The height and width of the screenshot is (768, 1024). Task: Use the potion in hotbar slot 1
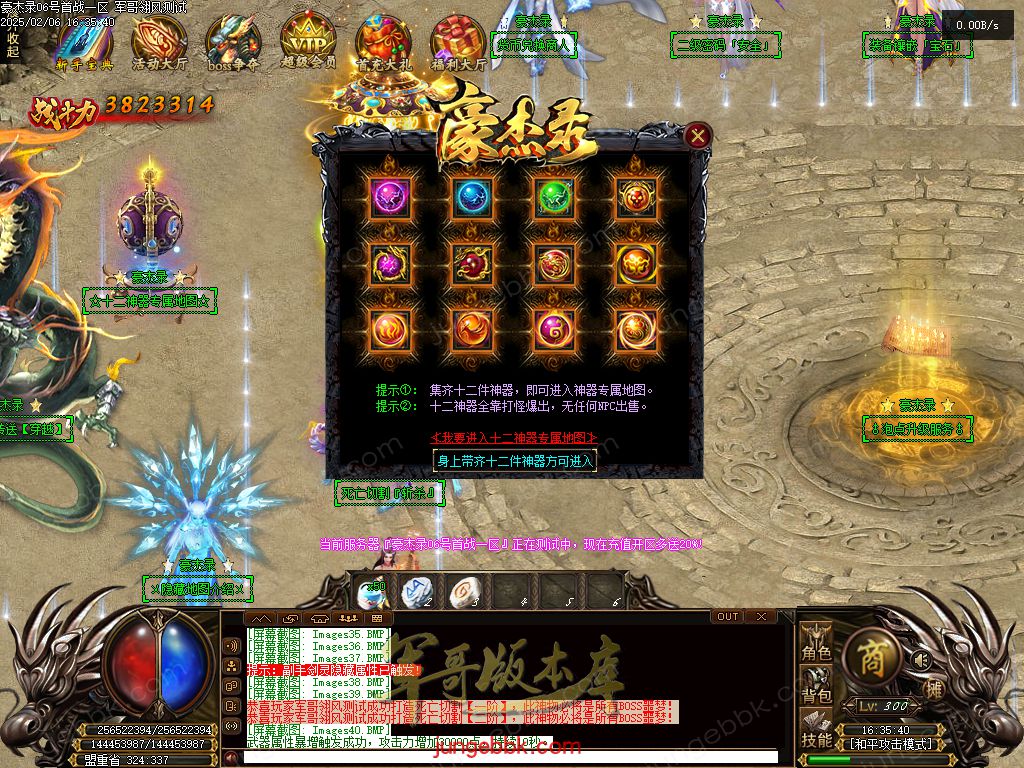click(373, 592)
